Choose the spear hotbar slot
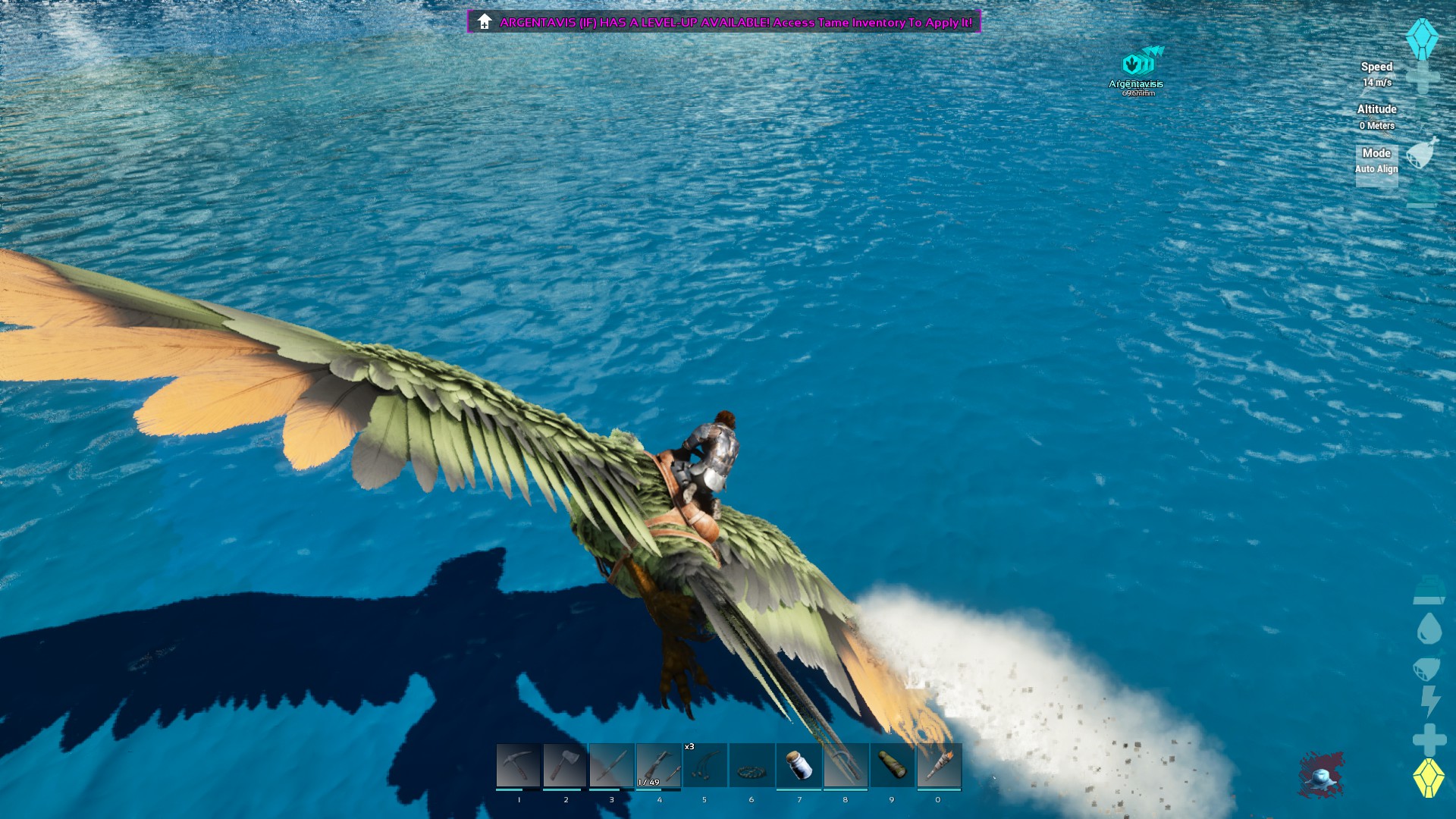1456x819 pixels. pyautogui.click(x=612, y=766)
